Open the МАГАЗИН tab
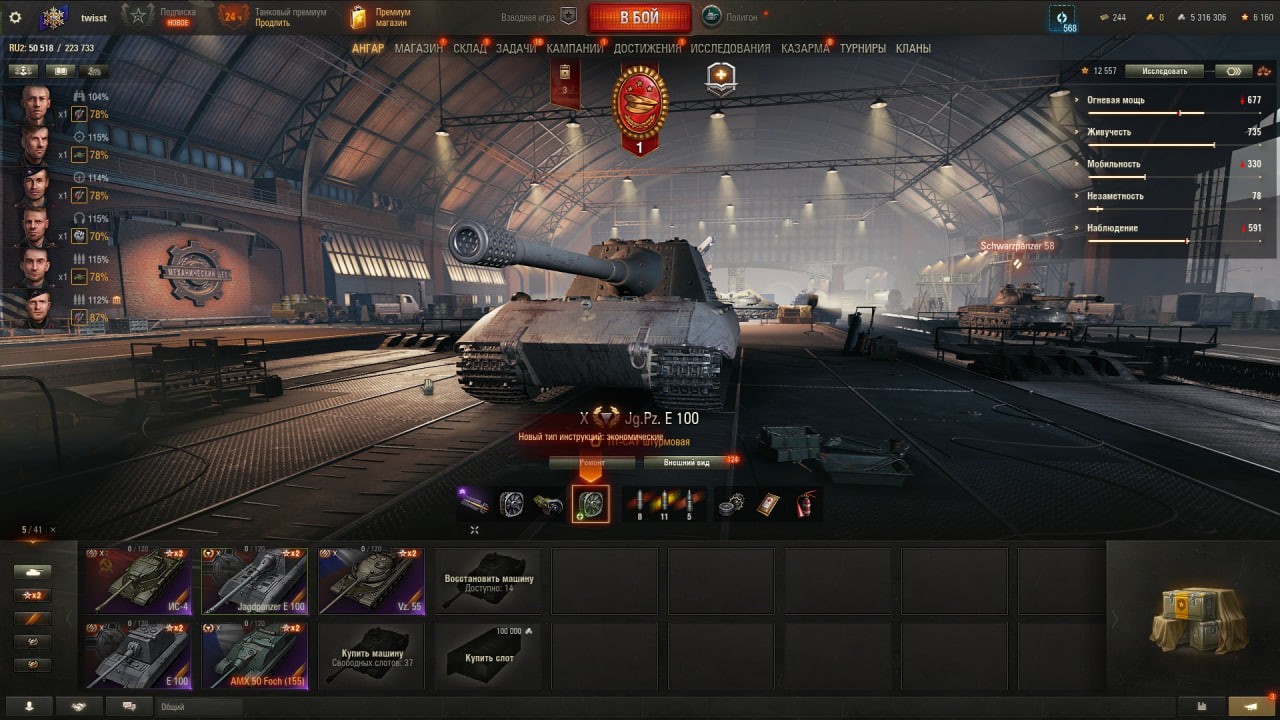This screenshot has height=720, width=1280. [x=418, y=48]
